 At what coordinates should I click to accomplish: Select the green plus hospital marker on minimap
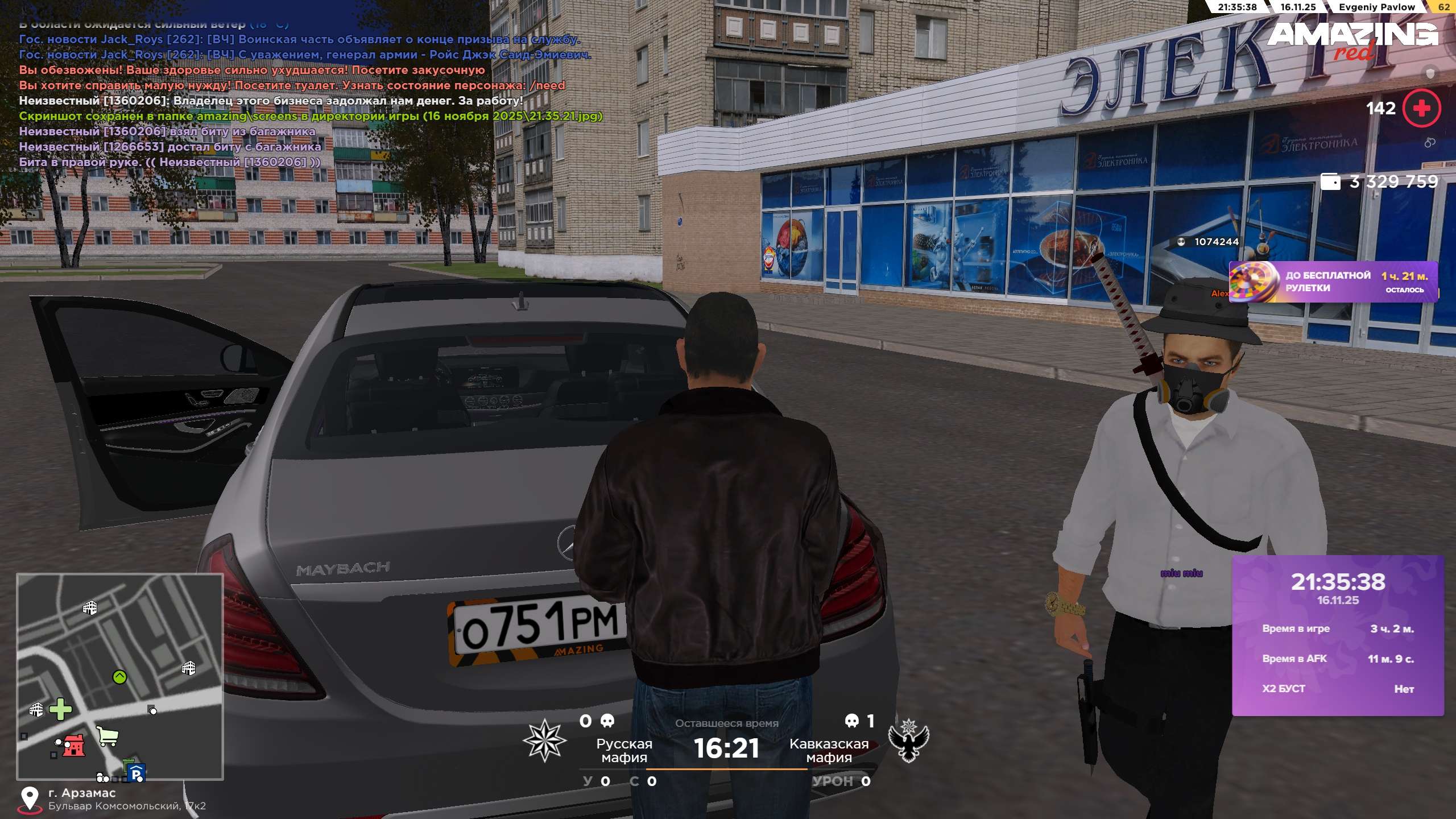[60, 709]
